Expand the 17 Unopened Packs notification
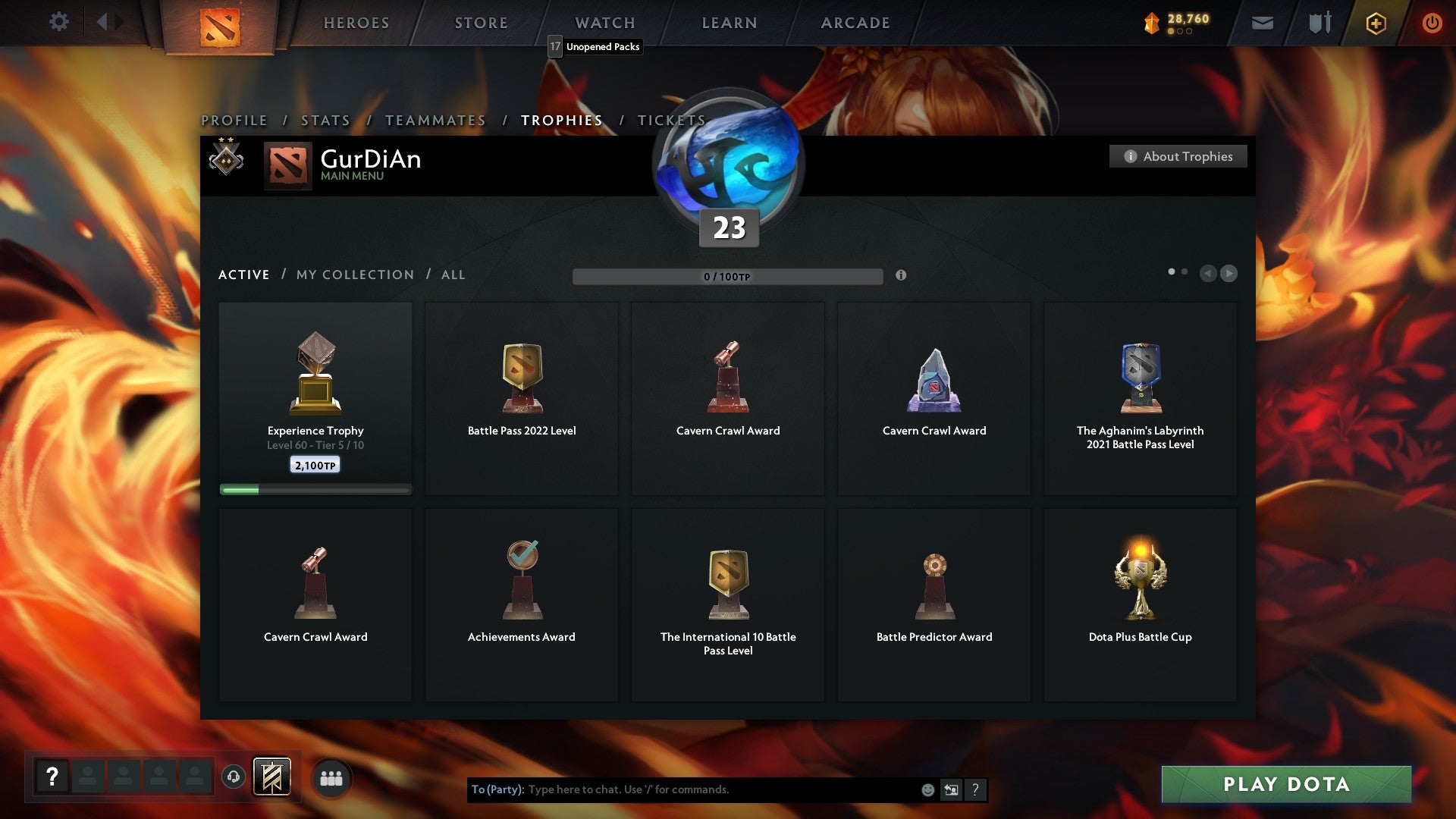The height and width of the screenshot is (819, 1456). [594, 47]
